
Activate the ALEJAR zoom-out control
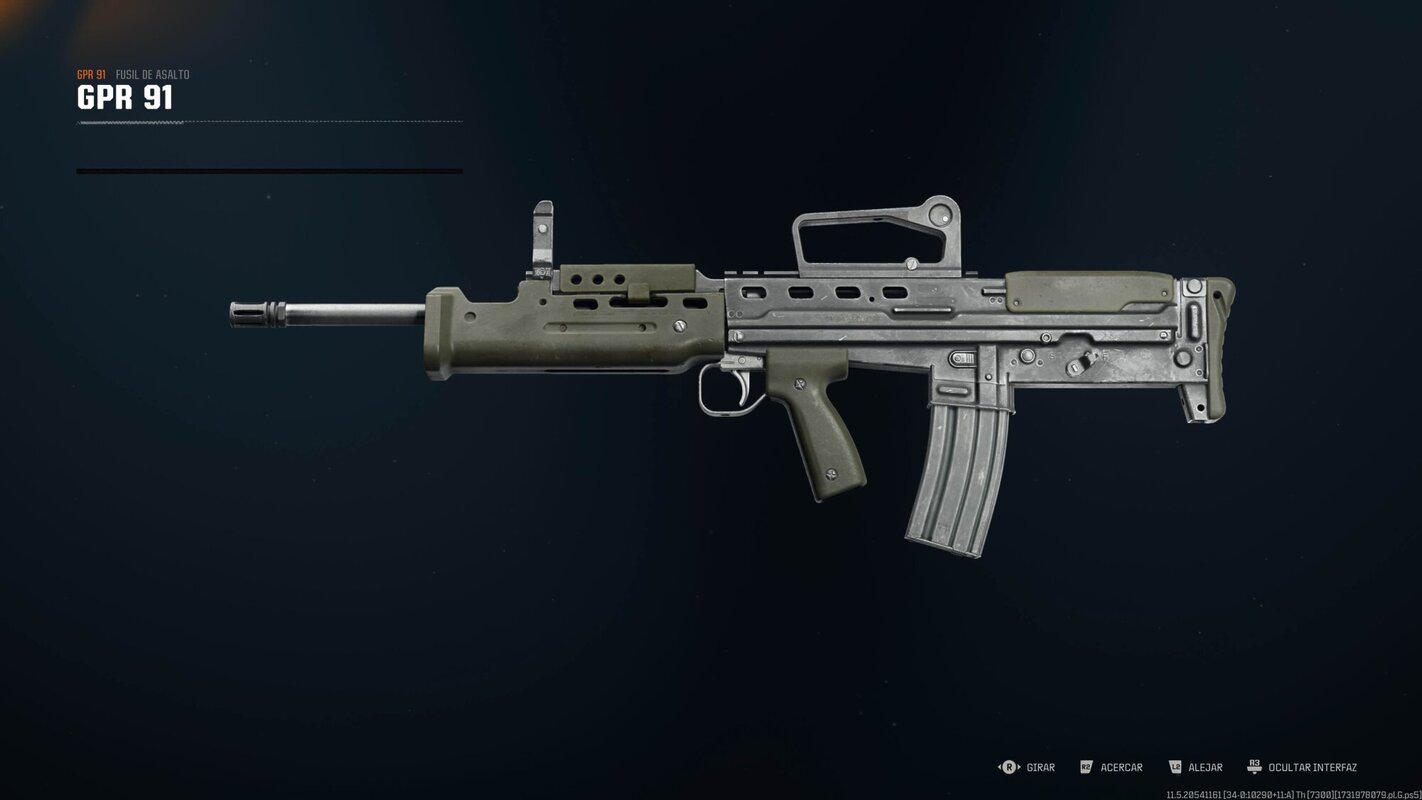[x=1205, y=767]
